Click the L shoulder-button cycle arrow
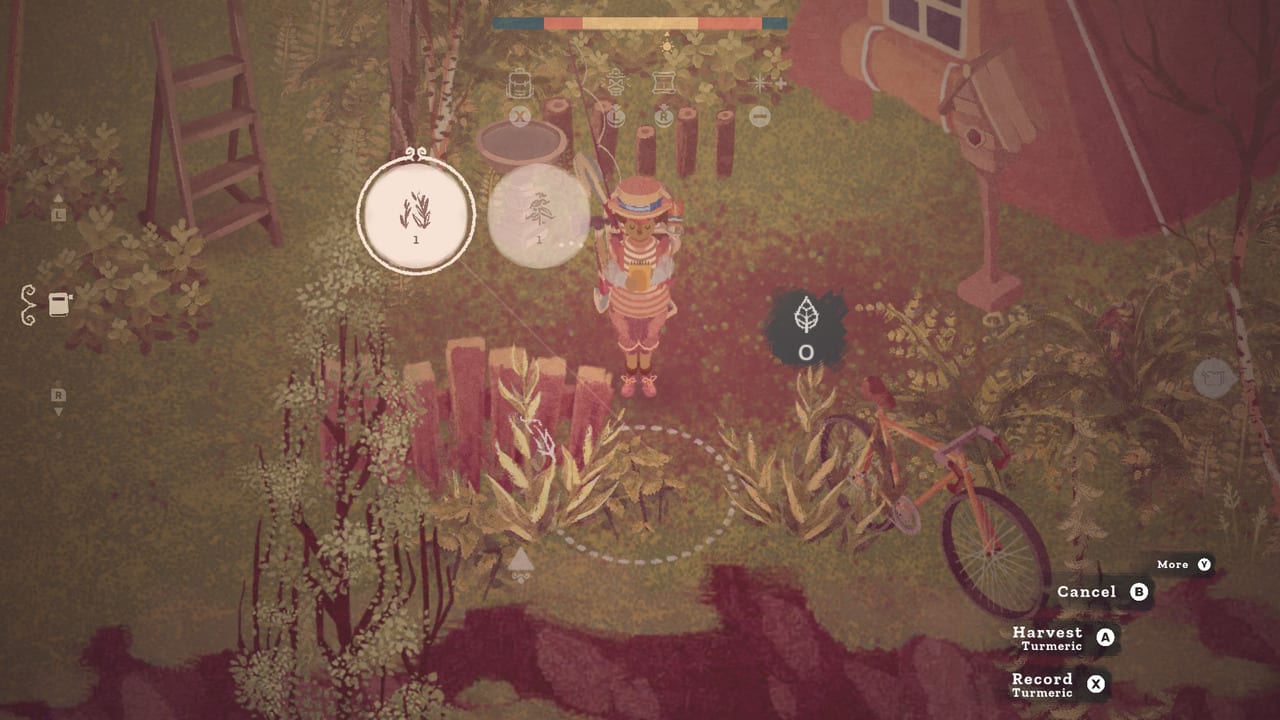This screenshot has width=1280, height=720. coord(616,117)
